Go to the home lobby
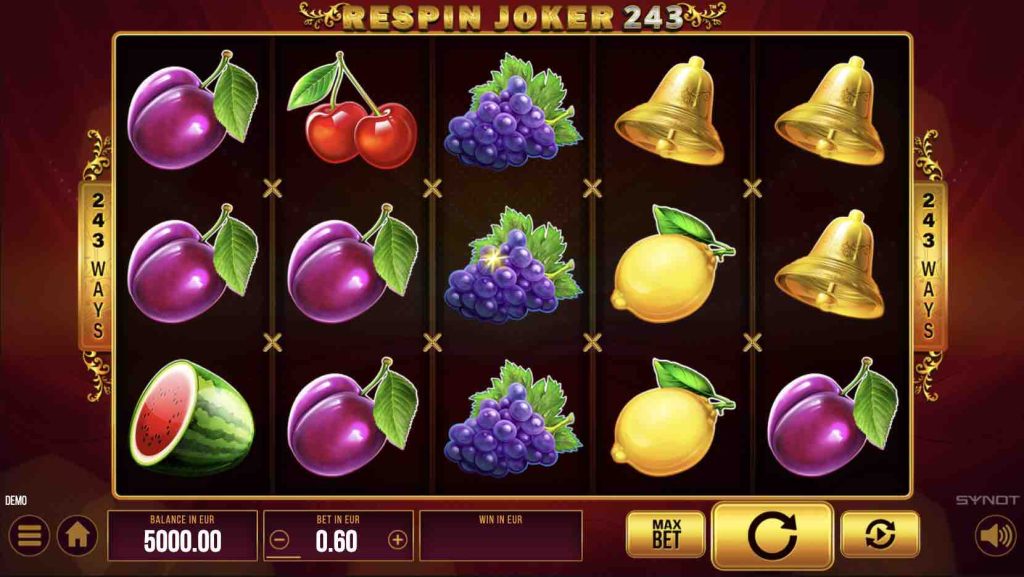This screenshot has width=1024, height=577. click(77, 537)
